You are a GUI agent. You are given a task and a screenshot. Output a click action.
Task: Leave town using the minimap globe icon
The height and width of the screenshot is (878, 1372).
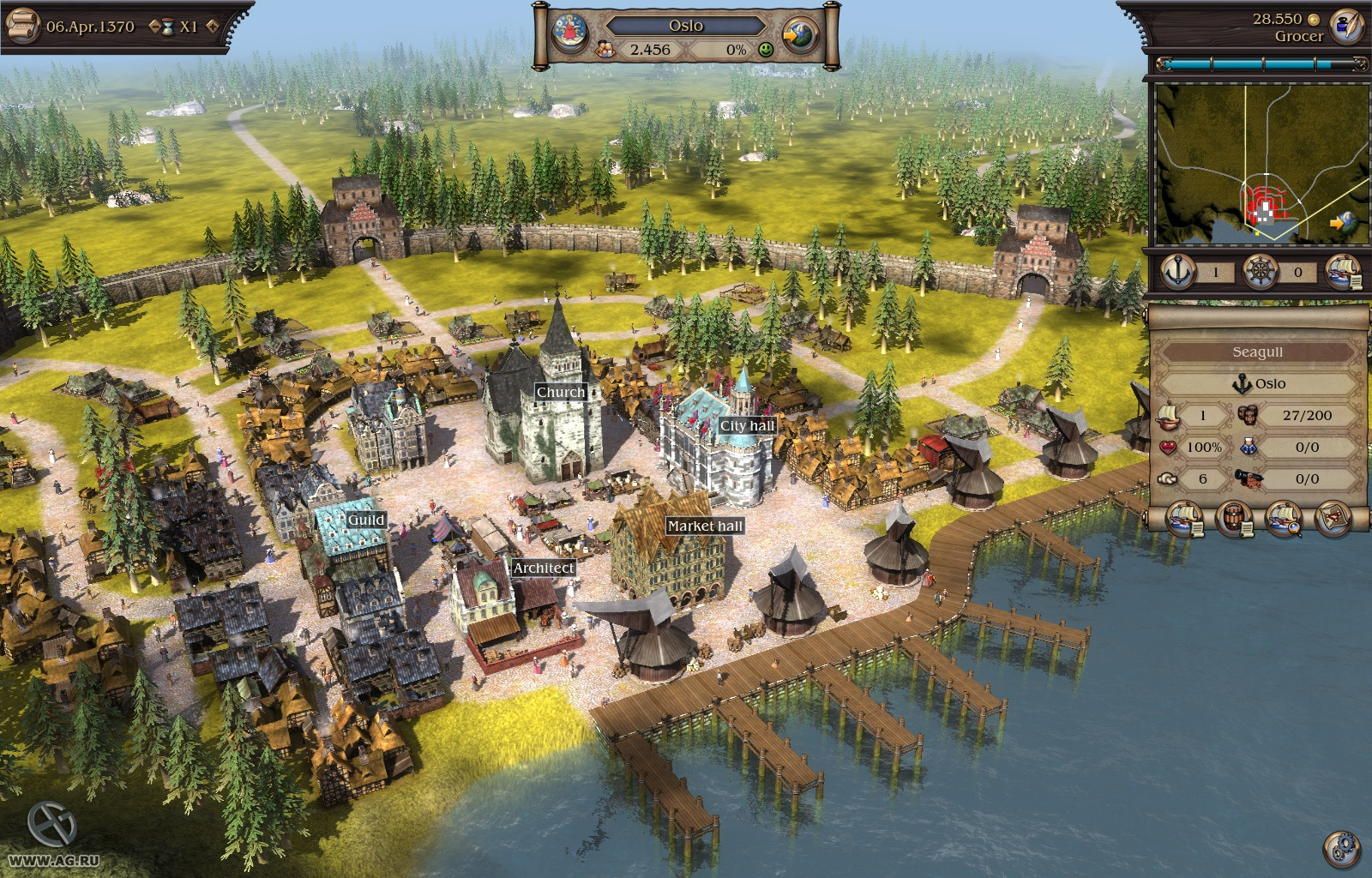tap(1344, 223)
